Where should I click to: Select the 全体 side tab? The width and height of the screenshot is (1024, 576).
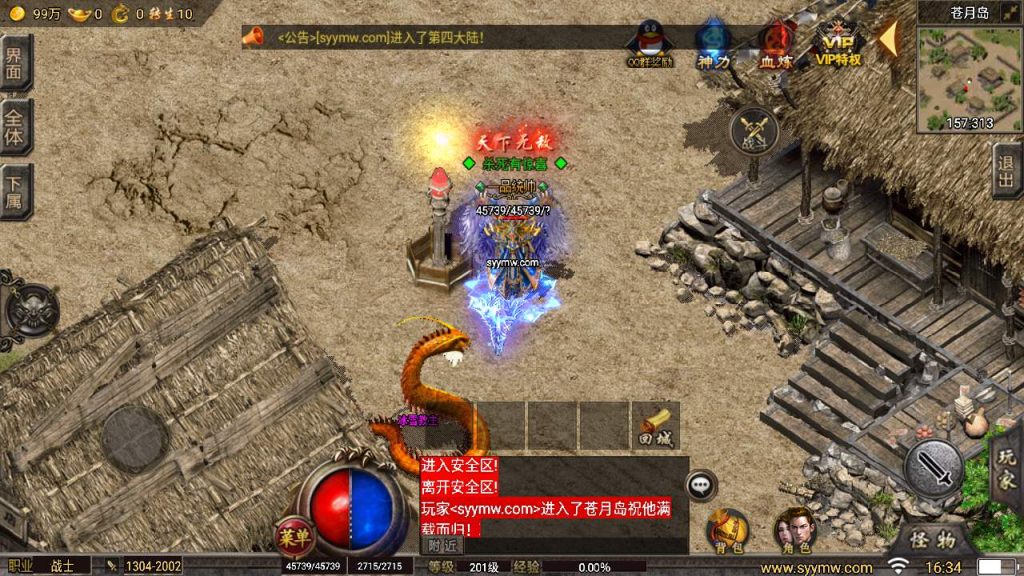tap(15, 127)
